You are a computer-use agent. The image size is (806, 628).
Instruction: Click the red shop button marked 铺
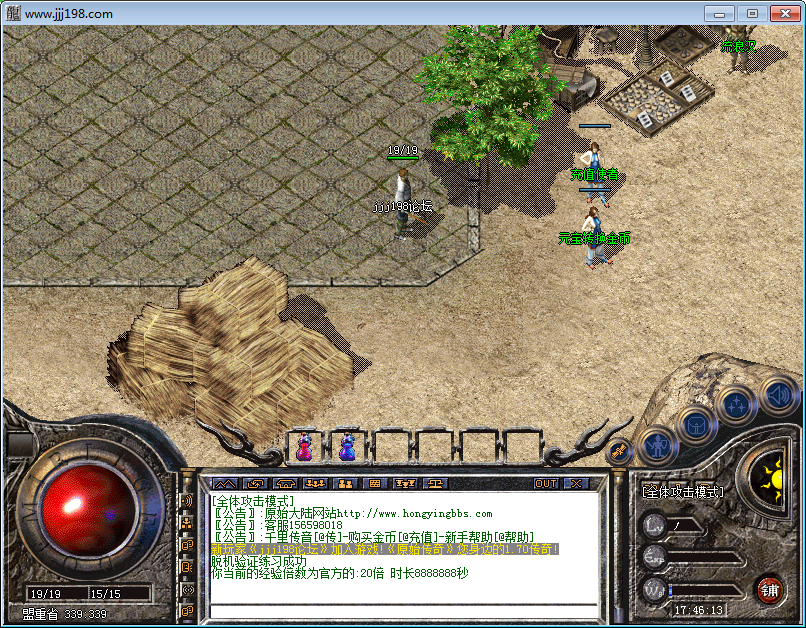[x=769, y=588]
